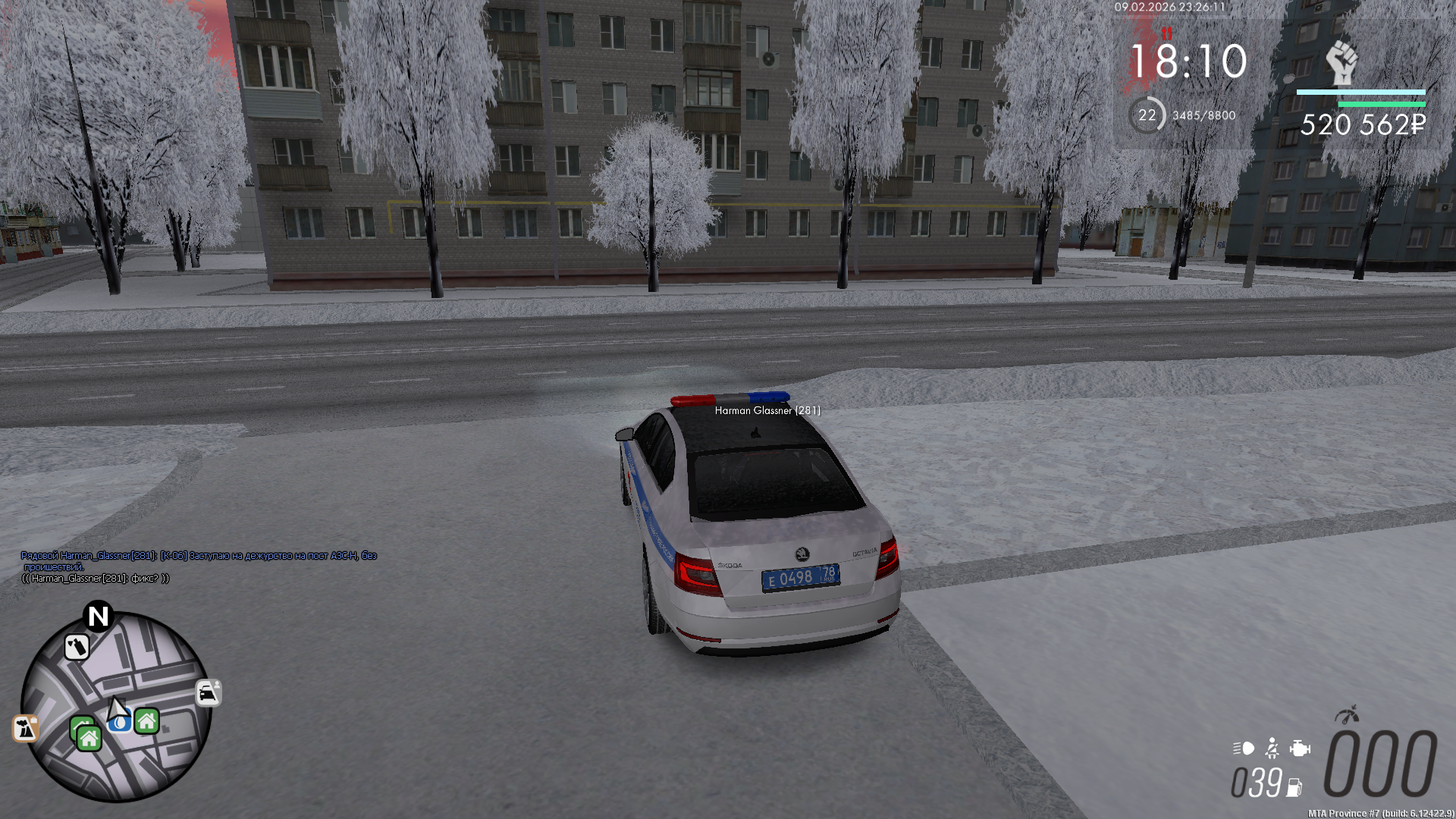Select the blue water drop map marker
Image resolution: width=1456 pixels, height=819 pixels.
click(120, 723)
